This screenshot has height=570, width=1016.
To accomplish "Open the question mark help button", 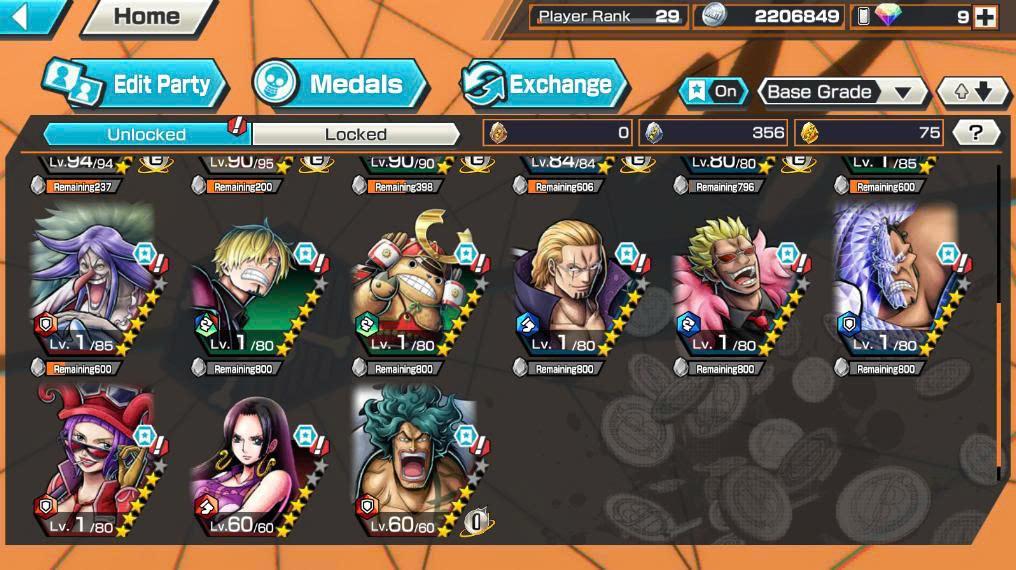I will tap(976, 132).
